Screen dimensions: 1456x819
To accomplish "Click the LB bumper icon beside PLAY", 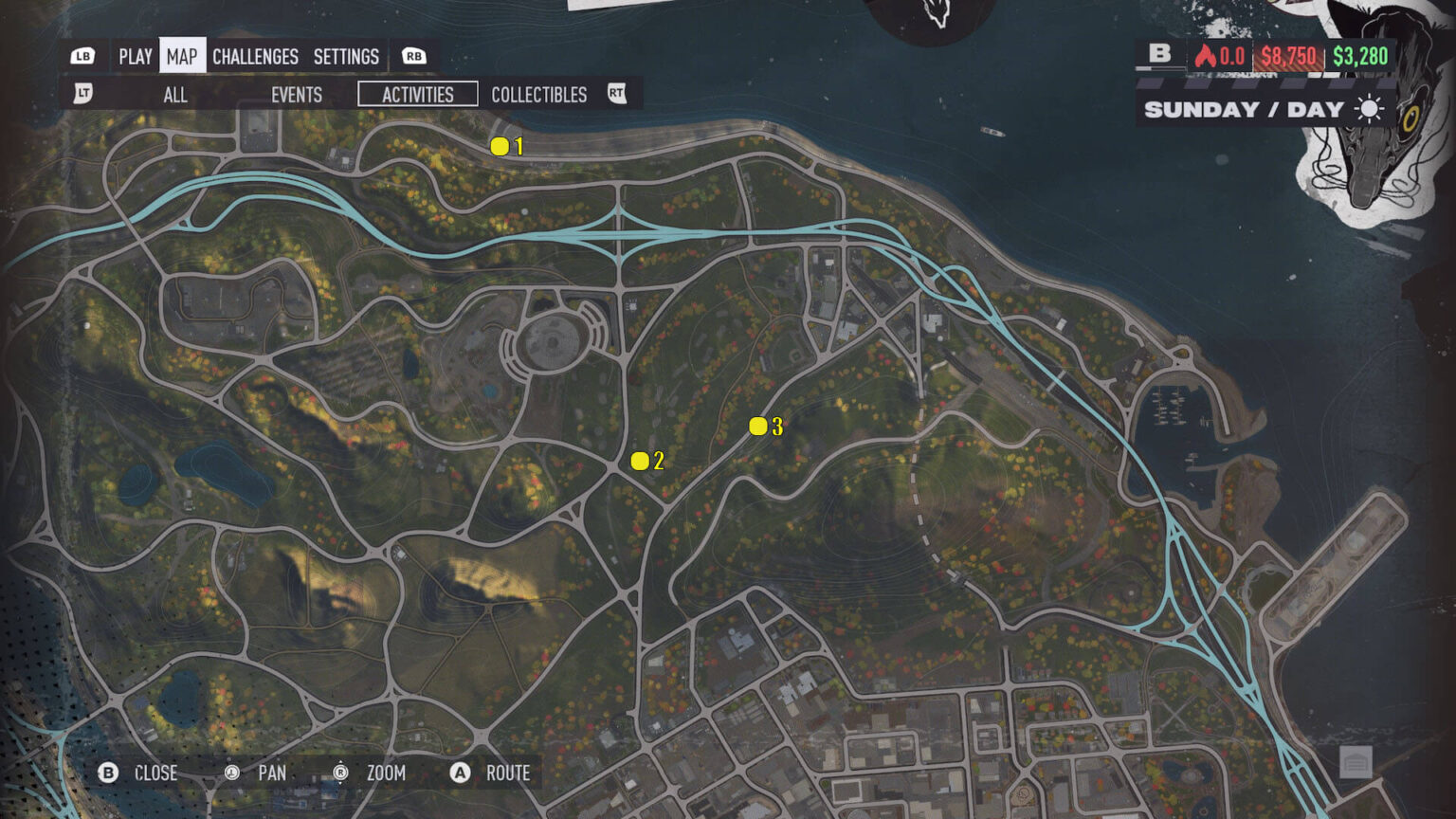I will tap(82, 56).
